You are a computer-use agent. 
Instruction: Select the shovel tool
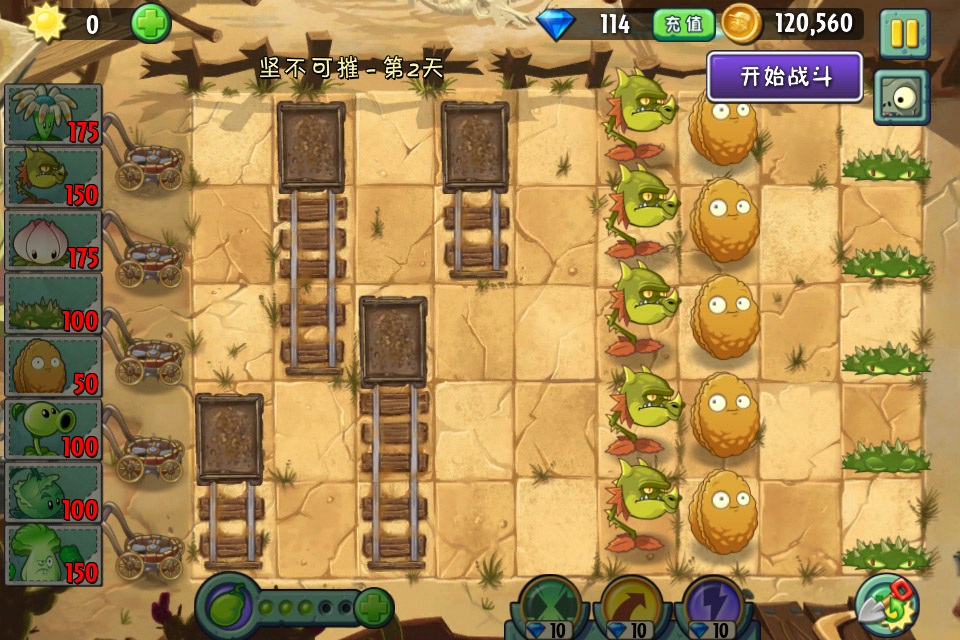(884, 603)
